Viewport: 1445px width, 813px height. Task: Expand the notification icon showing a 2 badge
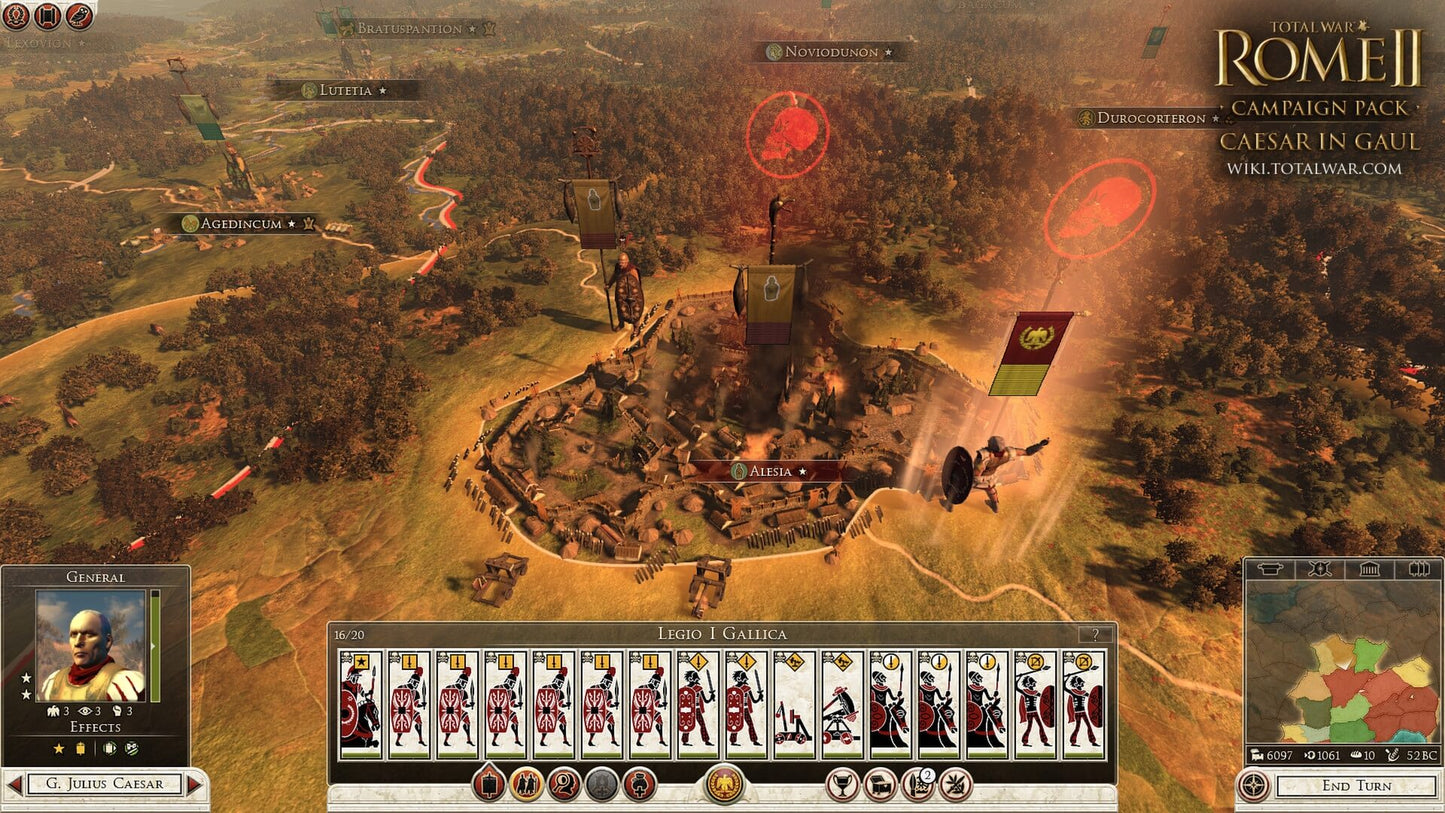[917, 783]
